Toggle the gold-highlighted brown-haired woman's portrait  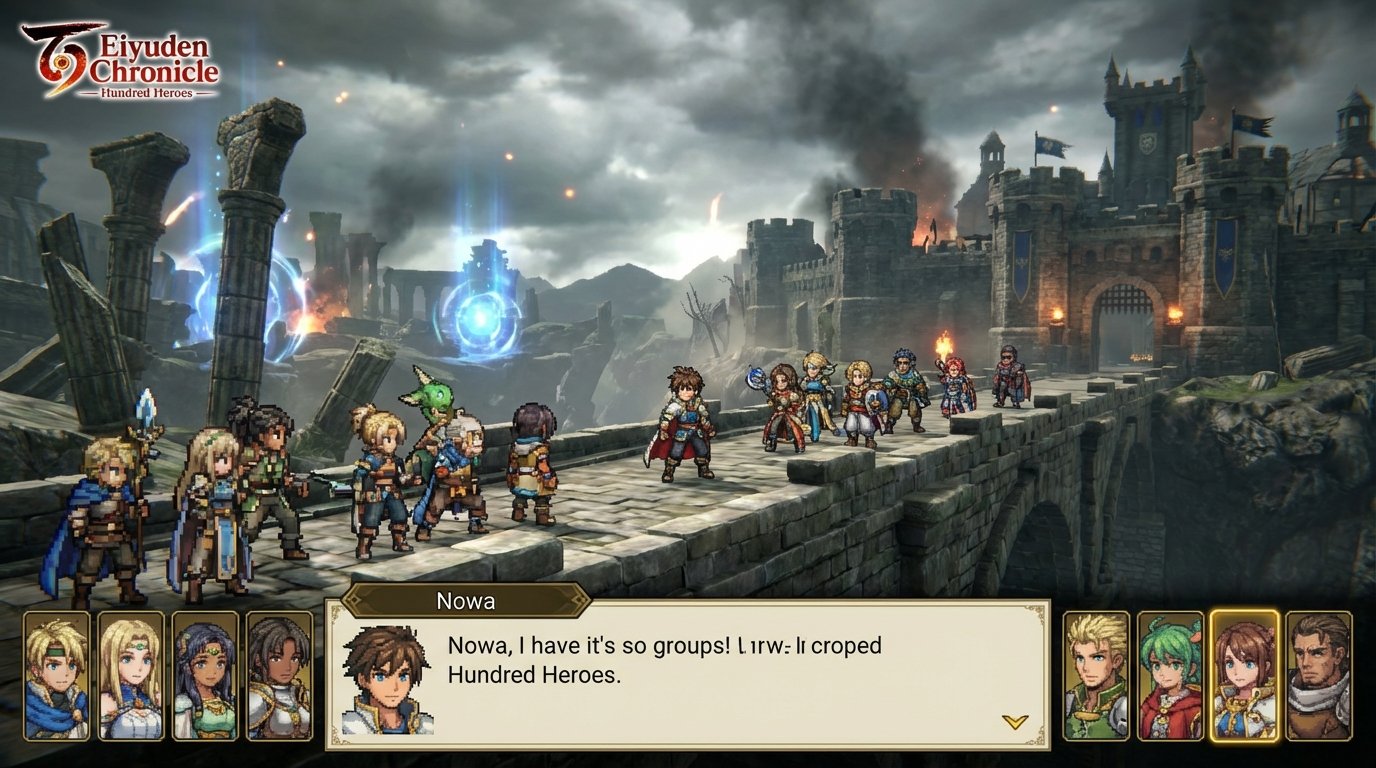[x=1244, y=675]
